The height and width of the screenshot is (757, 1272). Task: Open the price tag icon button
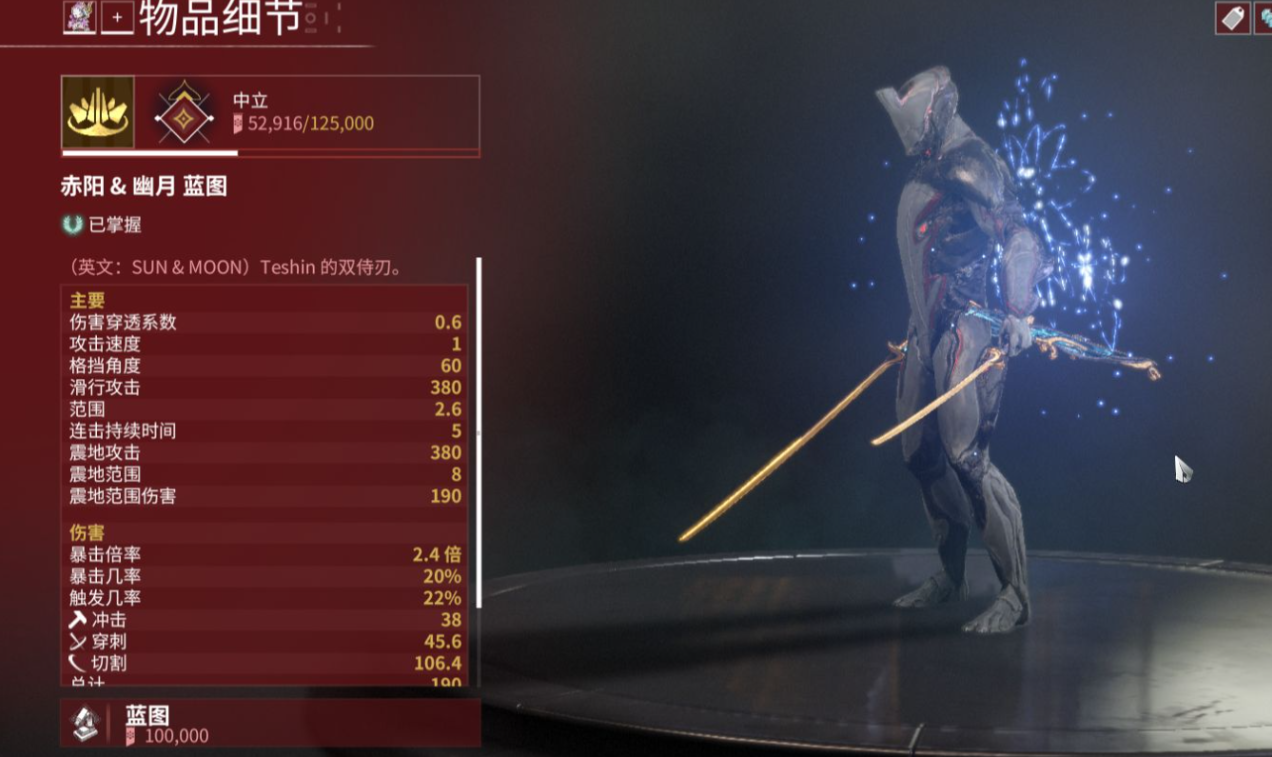1233,18
